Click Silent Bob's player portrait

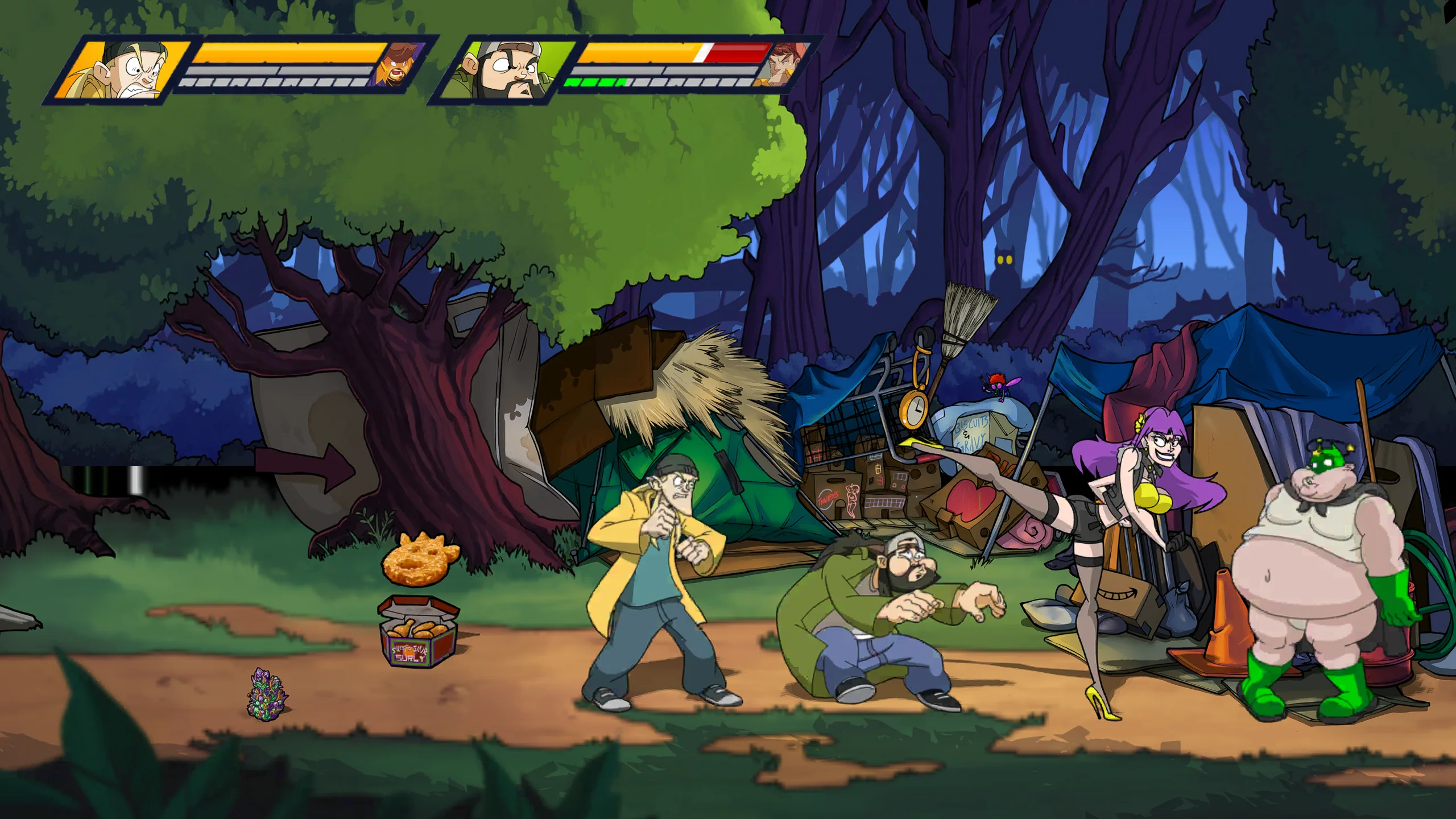point(504,71)
